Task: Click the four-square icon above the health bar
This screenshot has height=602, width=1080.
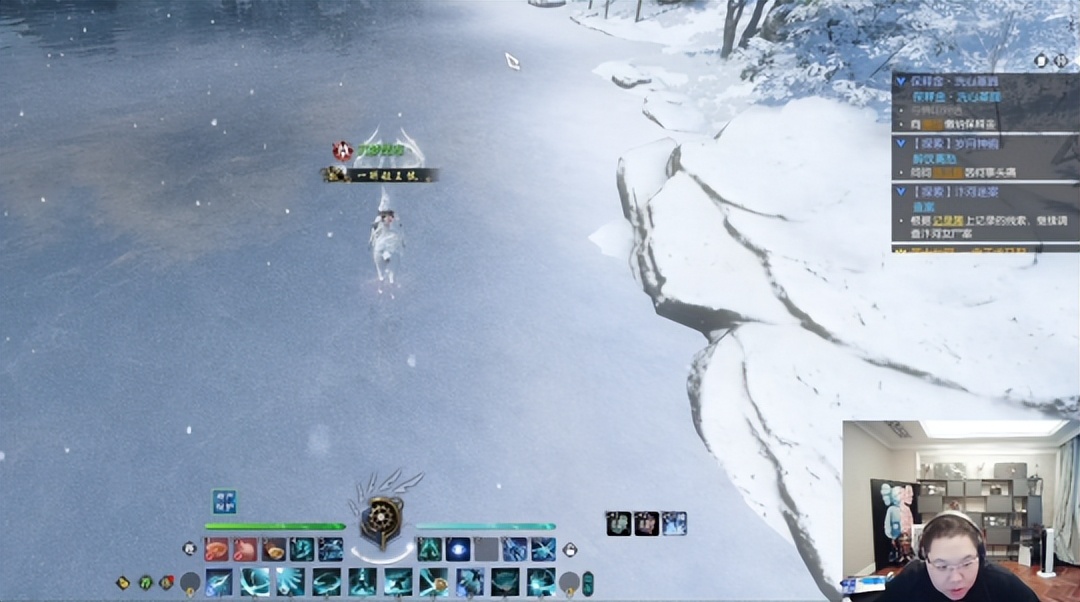Action: [x=224, y=501]
